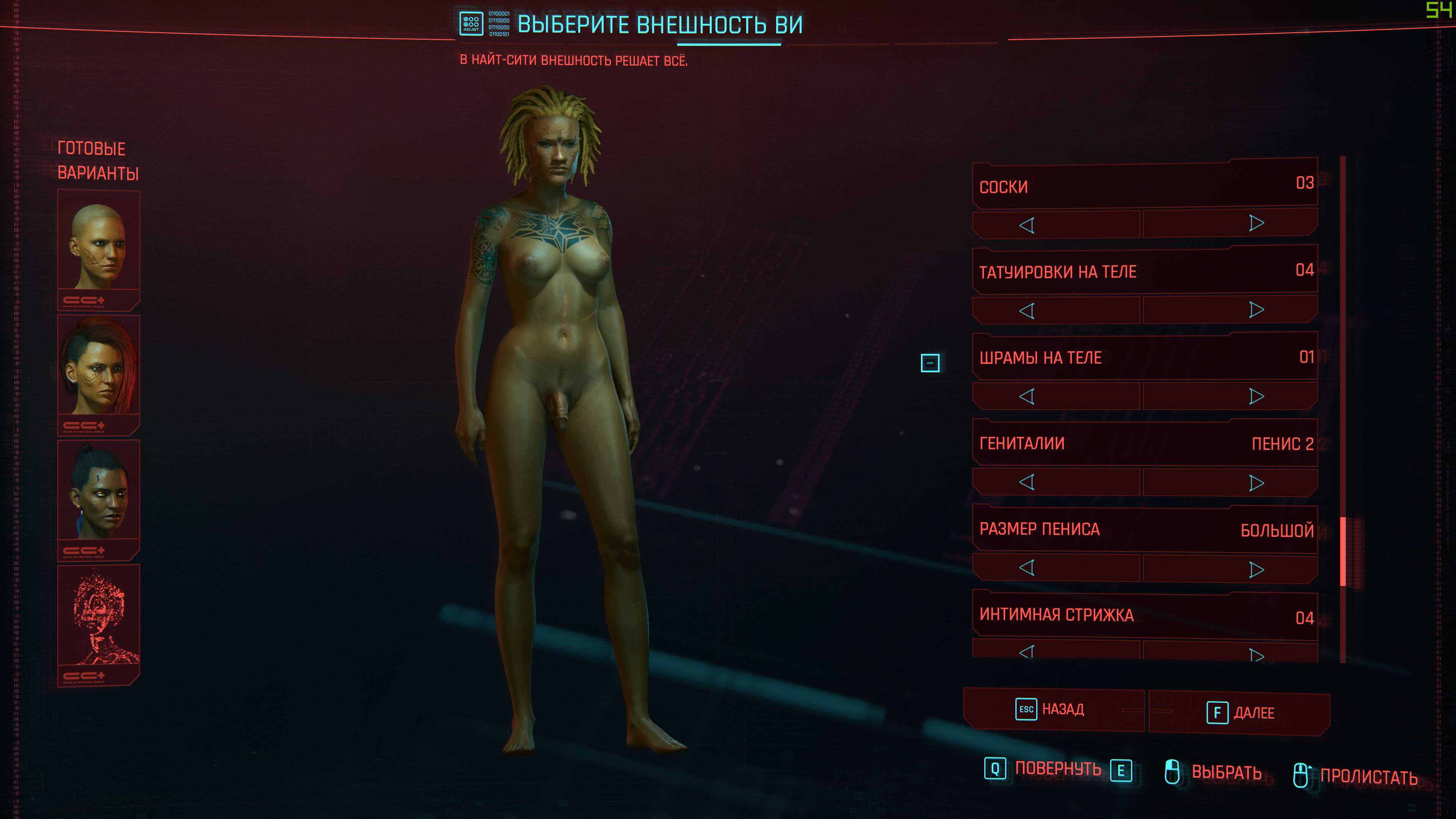Set ШРАМЫ НА ТЕЛЕ to previous value

coord(1027,396)
